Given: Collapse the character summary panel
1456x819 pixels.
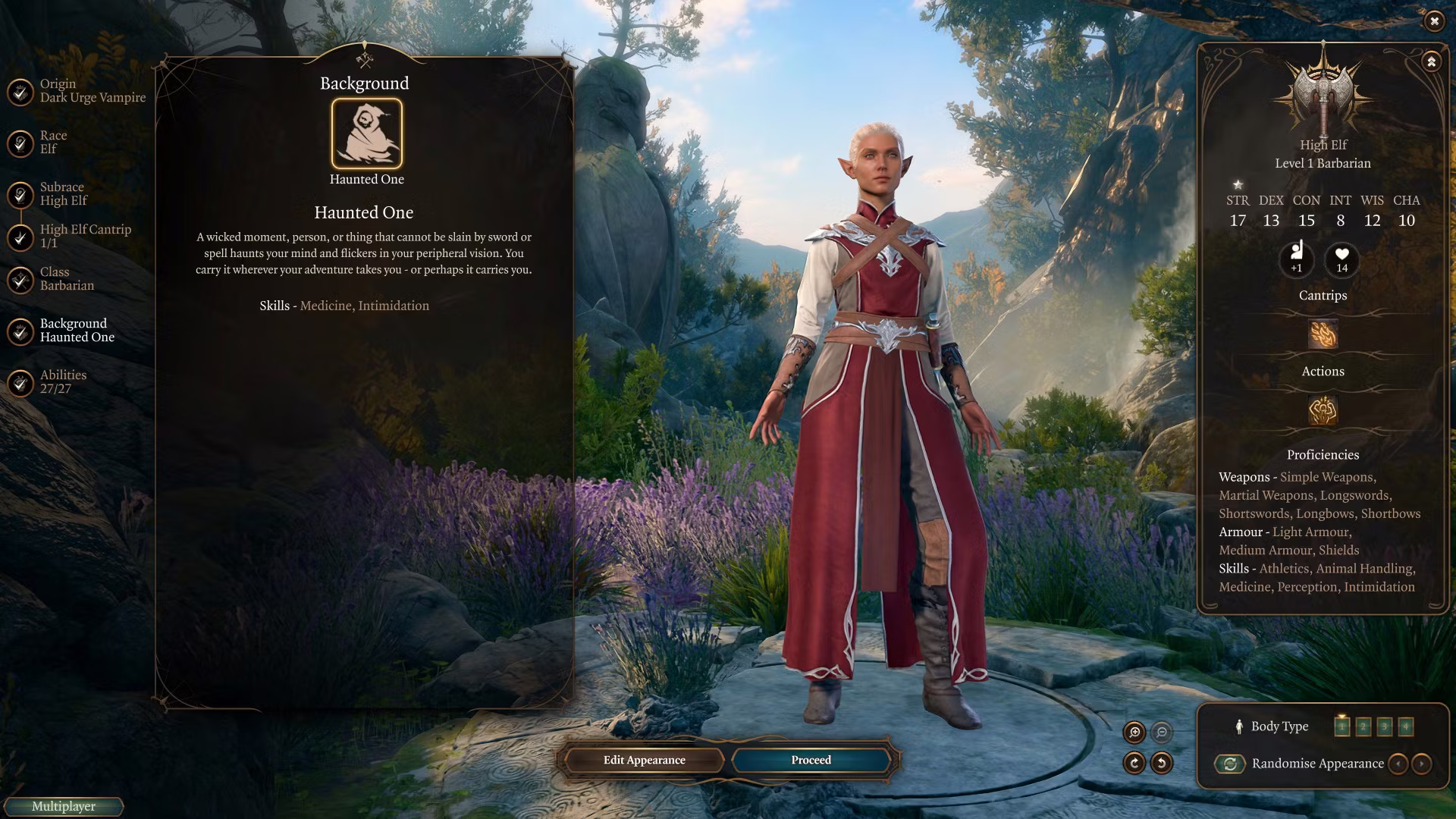Looking at the screenshot, I should [1431, 61].
